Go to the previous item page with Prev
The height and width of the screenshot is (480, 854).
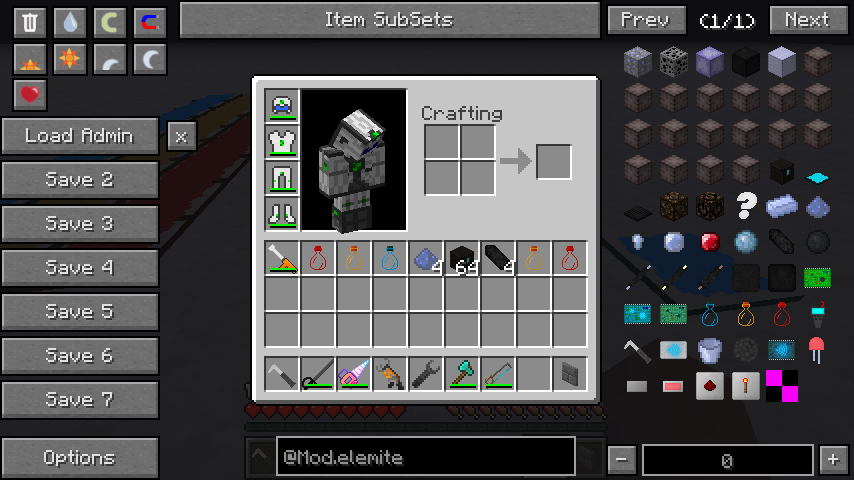[x=646, y=20]
